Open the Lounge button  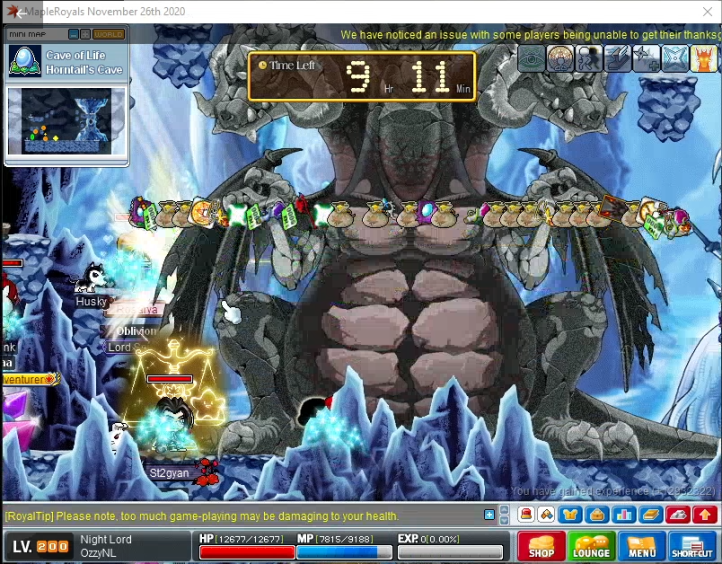point(591,547)
